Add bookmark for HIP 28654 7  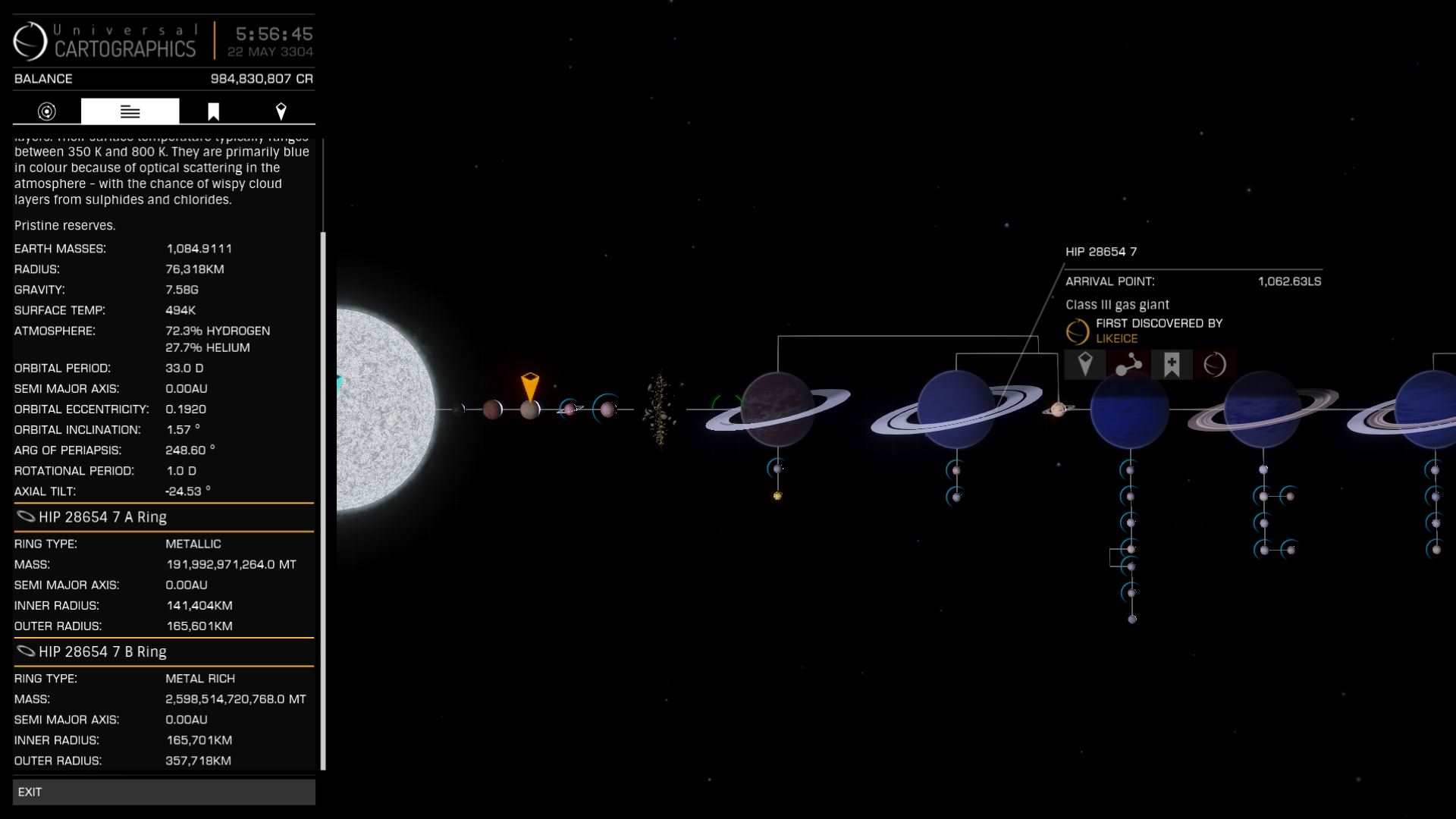pos(1172,365)
